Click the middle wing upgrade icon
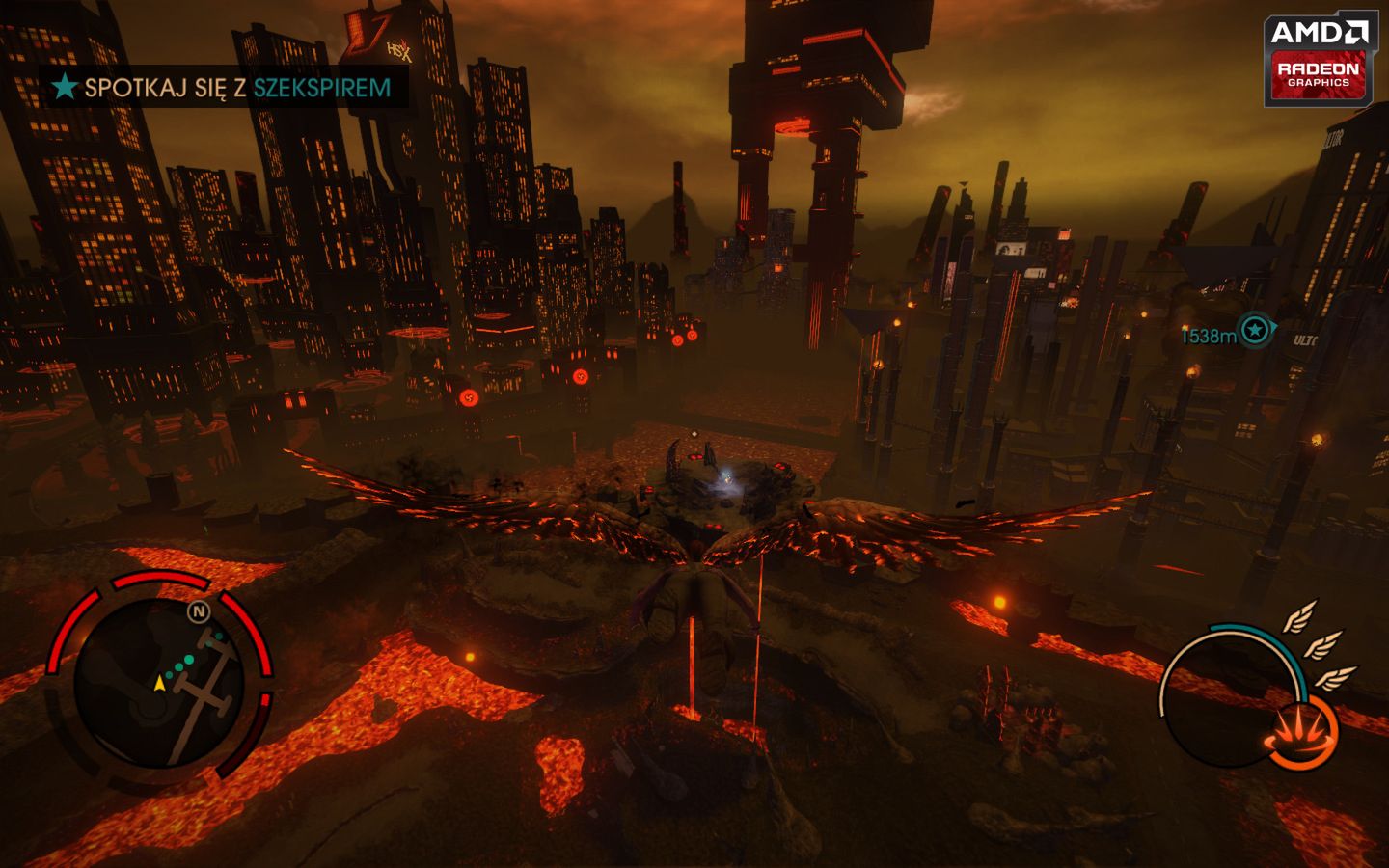The image size is (1389, 868). click(1322, 647)
